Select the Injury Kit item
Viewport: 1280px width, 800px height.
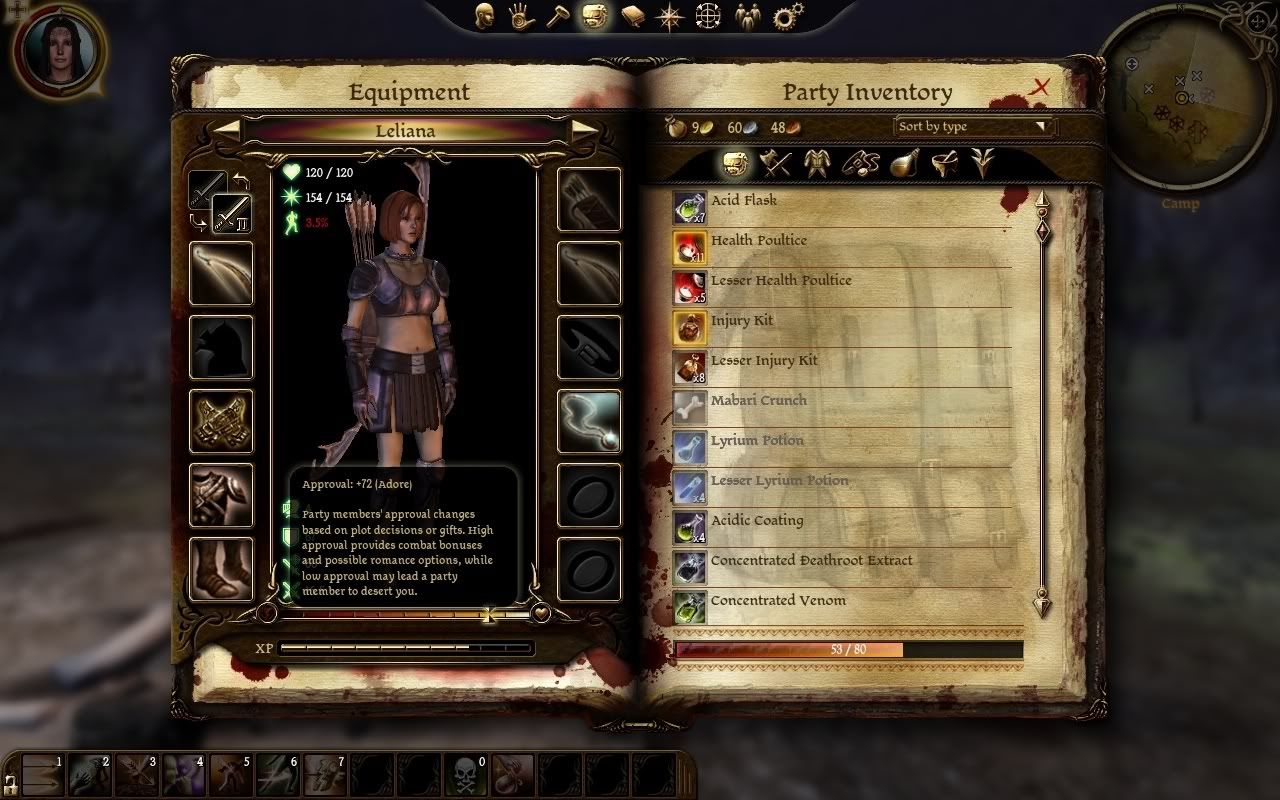click(x=842, y=327)
